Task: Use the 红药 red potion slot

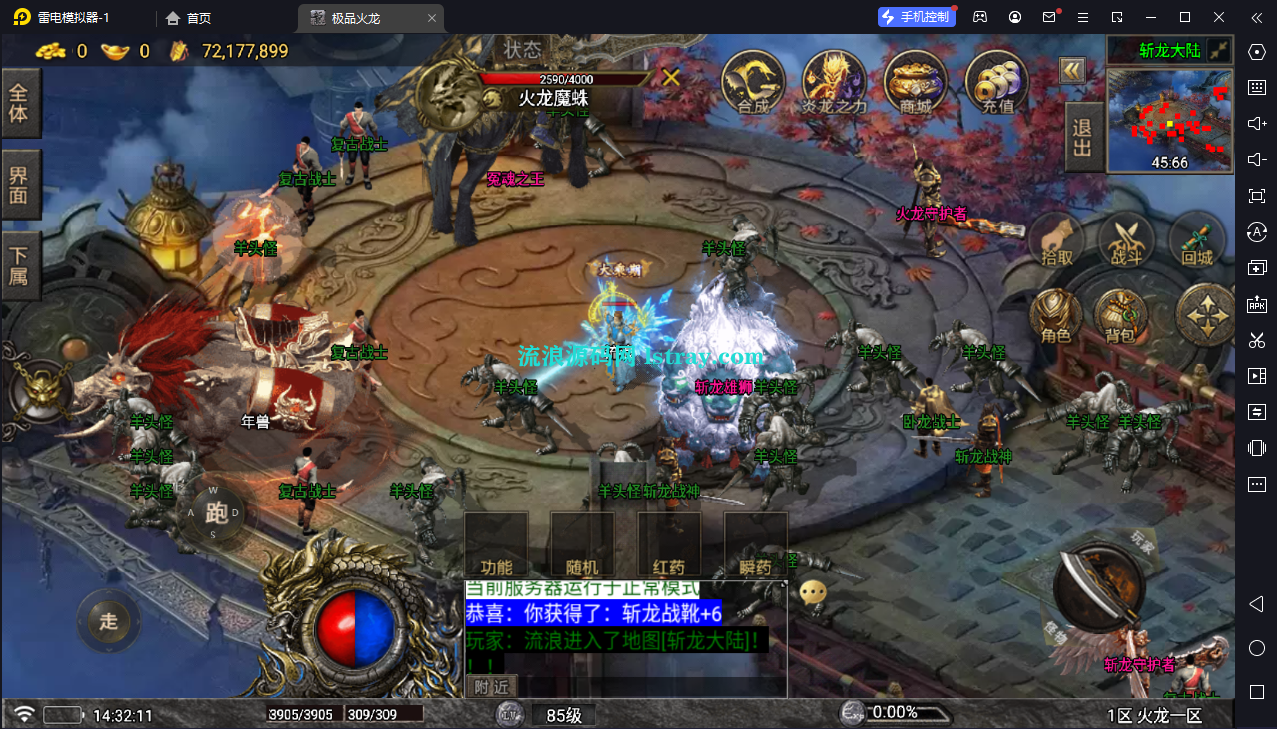Action: 669,546
